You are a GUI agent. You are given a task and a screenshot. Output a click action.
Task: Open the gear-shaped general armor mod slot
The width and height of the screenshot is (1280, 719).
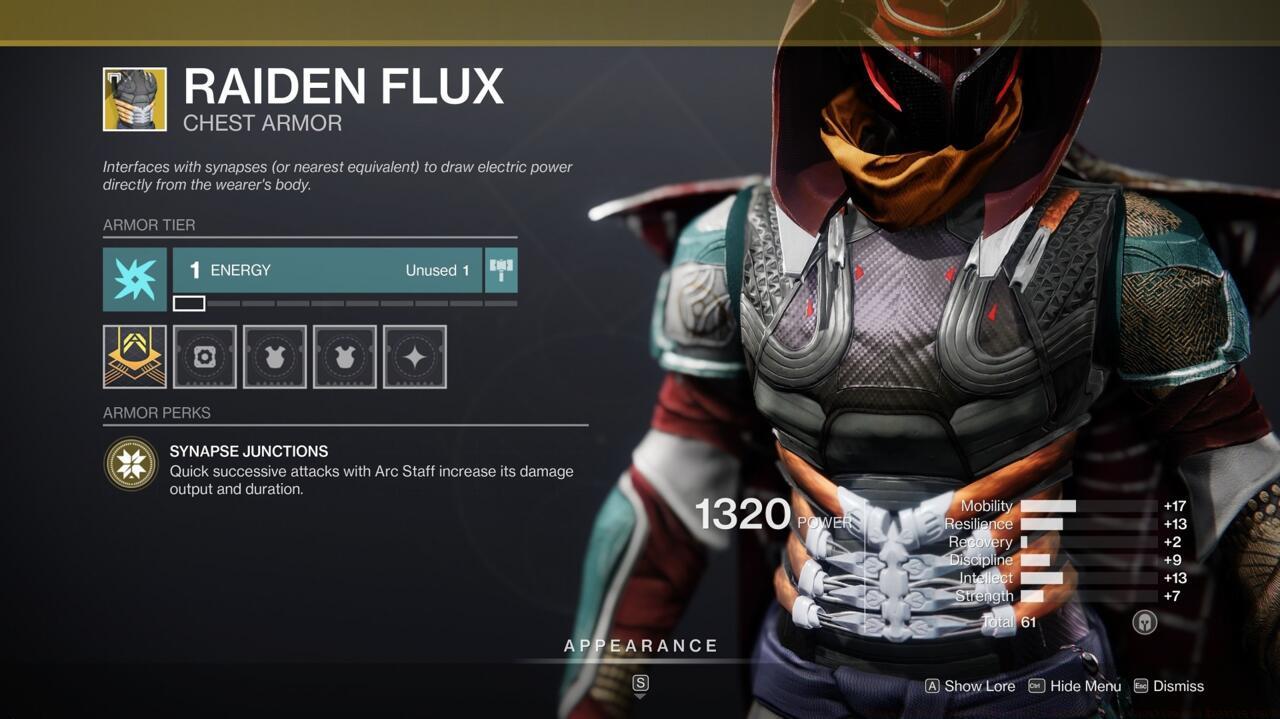(x=205, y=356)
